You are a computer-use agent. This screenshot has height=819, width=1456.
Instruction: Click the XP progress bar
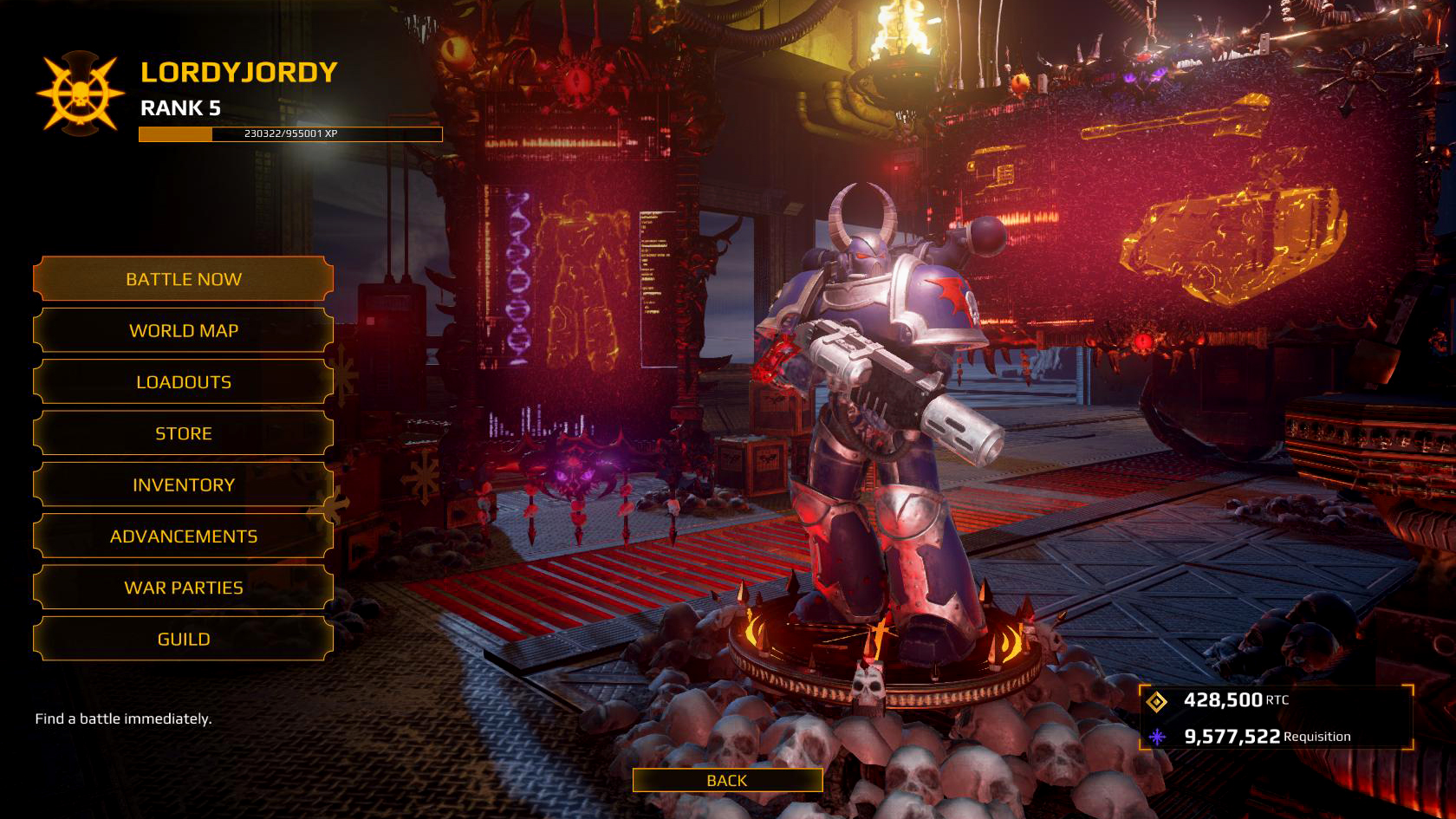[289, 133]
